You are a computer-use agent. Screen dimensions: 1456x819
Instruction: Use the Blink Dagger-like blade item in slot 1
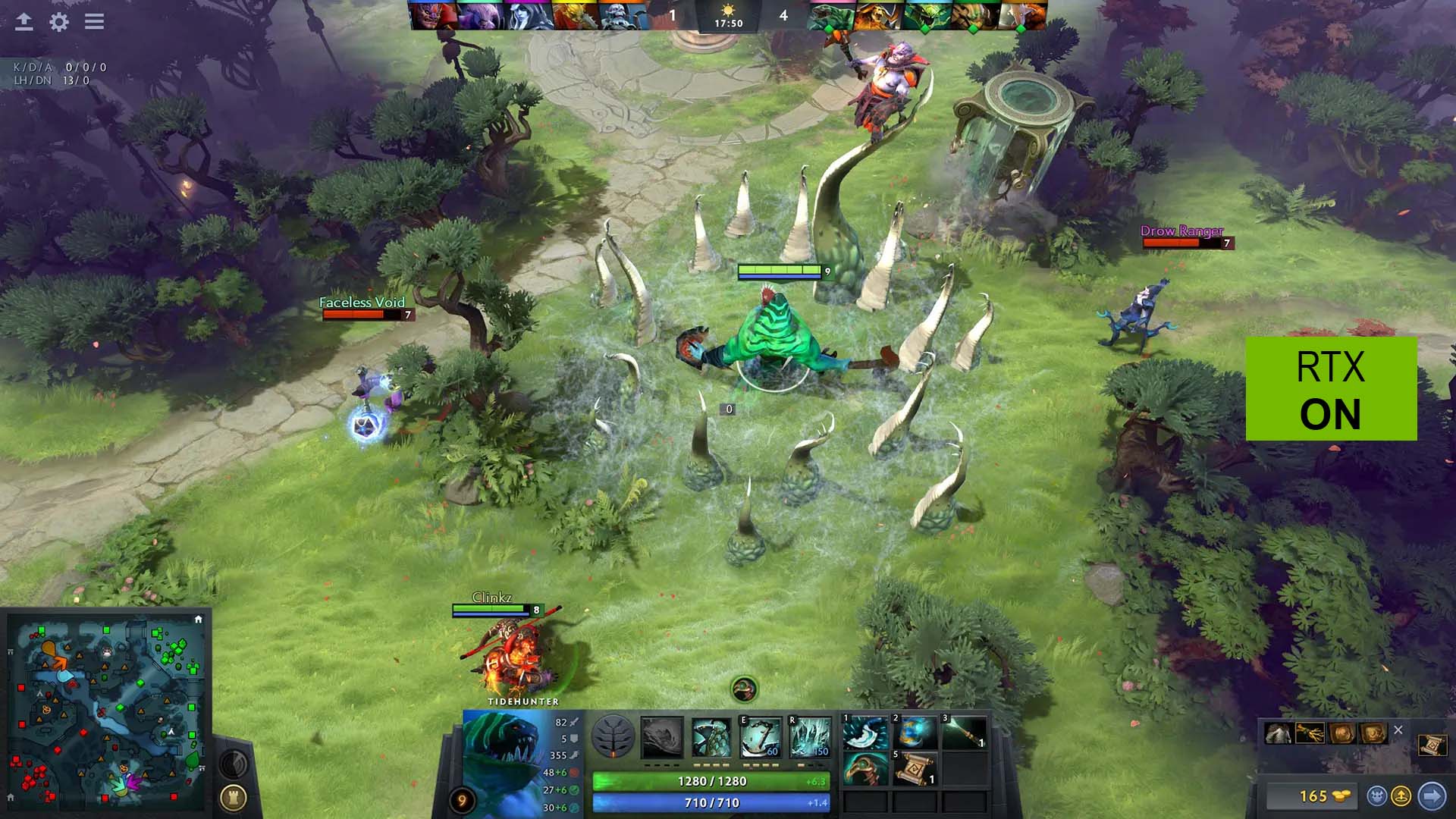(865, 732)
